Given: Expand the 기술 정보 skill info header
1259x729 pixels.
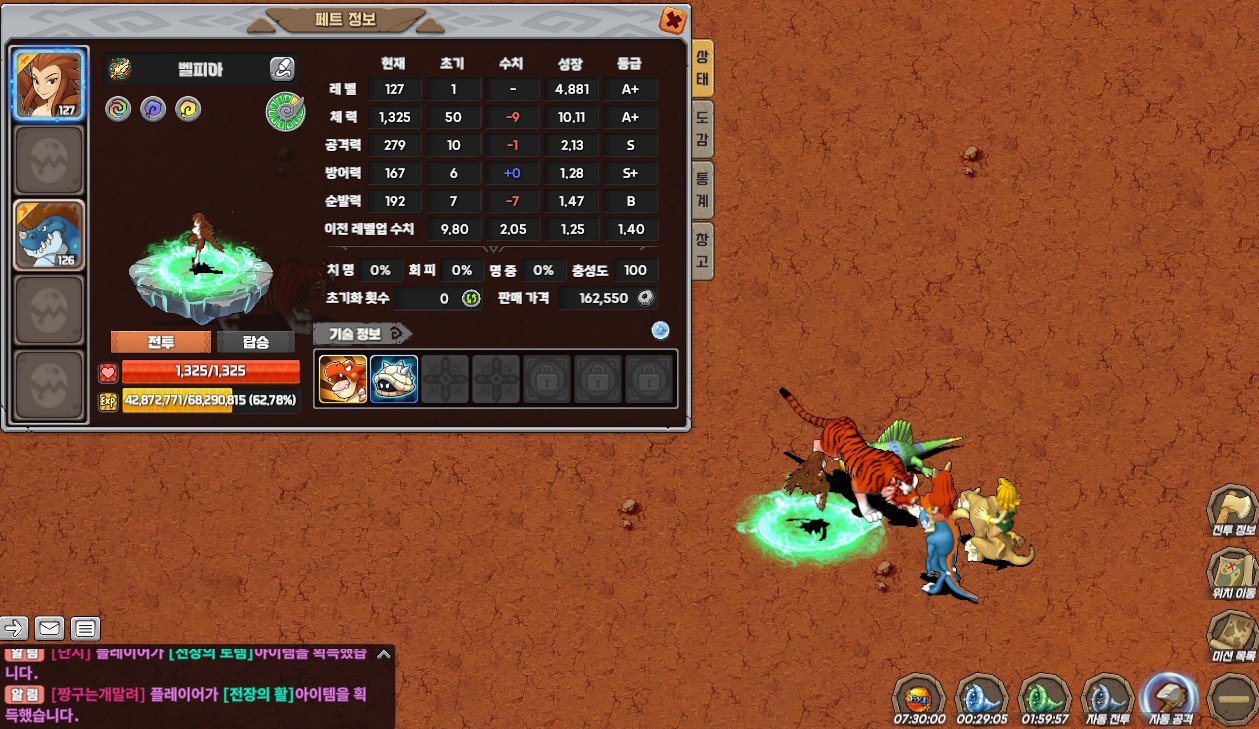Looking at the screenshot, I should [x=362, y=334].
